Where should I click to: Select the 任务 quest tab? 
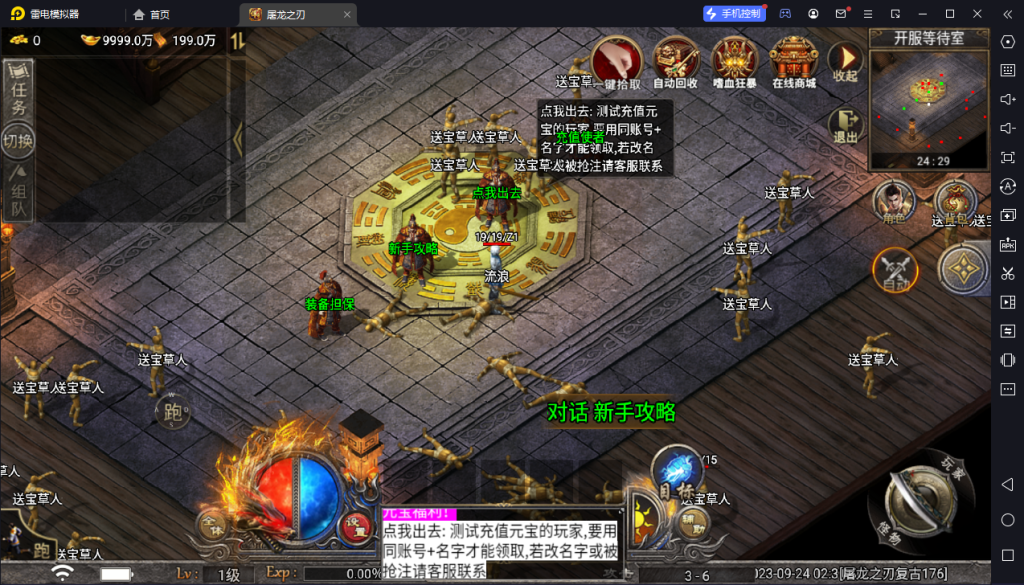pyautogui.click(x=18, y=91)
